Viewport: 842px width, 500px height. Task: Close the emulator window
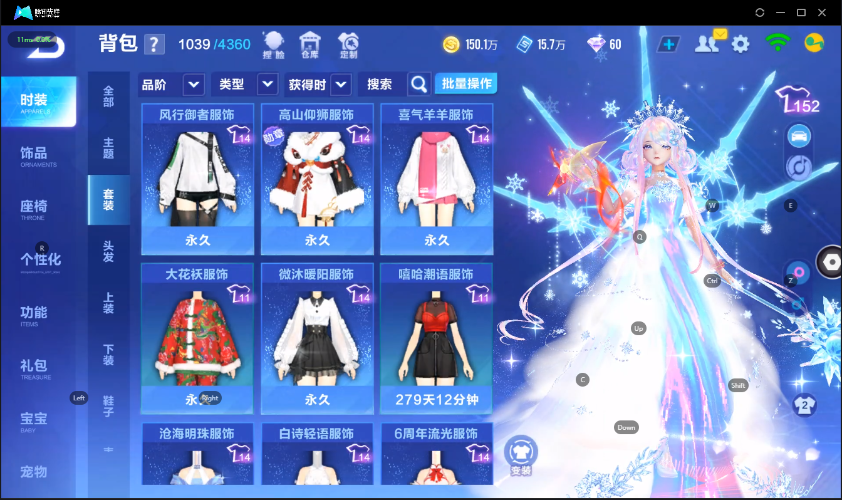point(824,12)
